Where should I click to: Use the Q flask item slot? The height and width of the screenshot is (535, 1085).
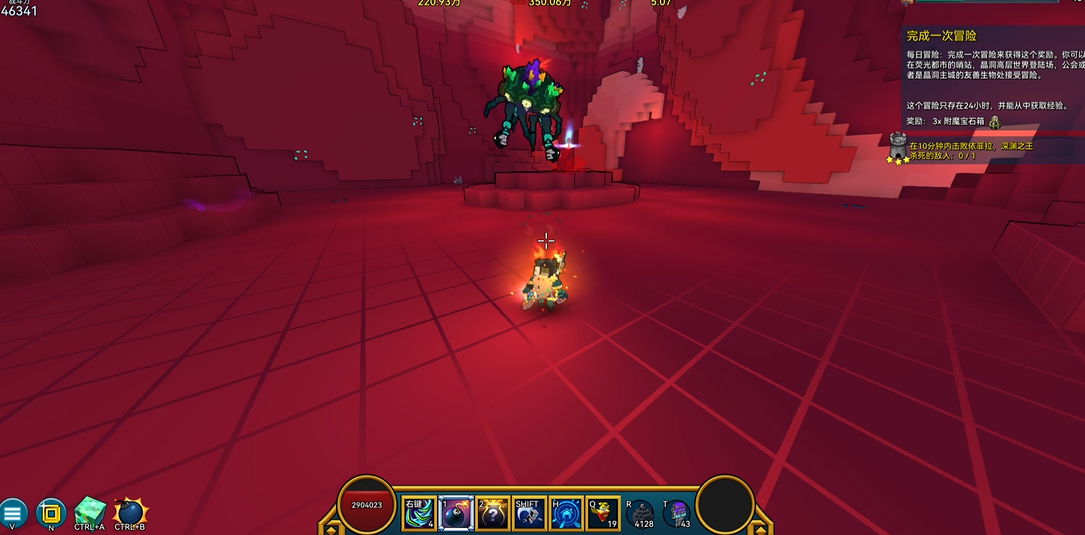tap(603, 513)
